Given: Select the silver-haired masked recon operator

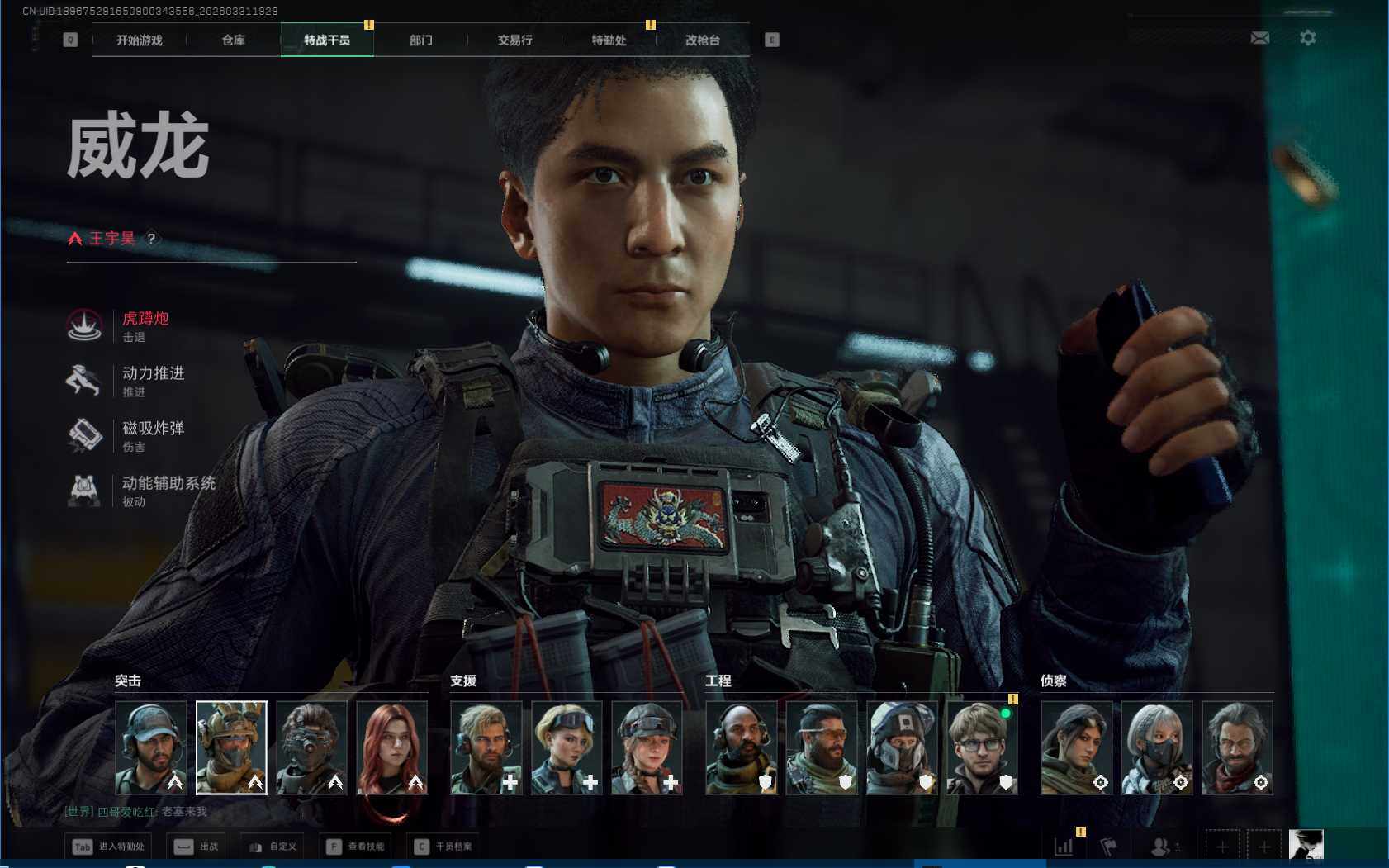Looking at the screenshot, I should click(x=1157, y=747).
